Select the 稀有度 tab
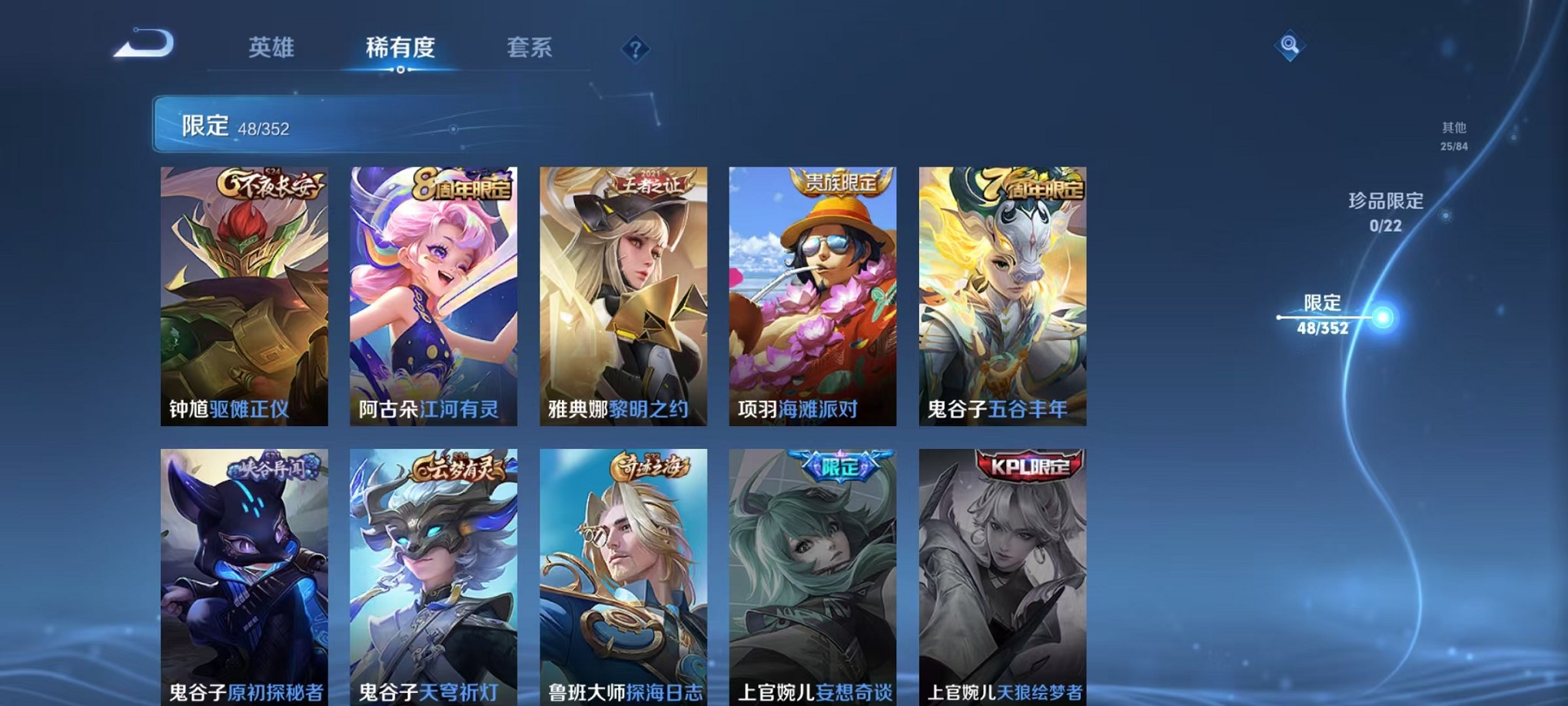The width and height of the screenshot is (1568, 706). 400,48
